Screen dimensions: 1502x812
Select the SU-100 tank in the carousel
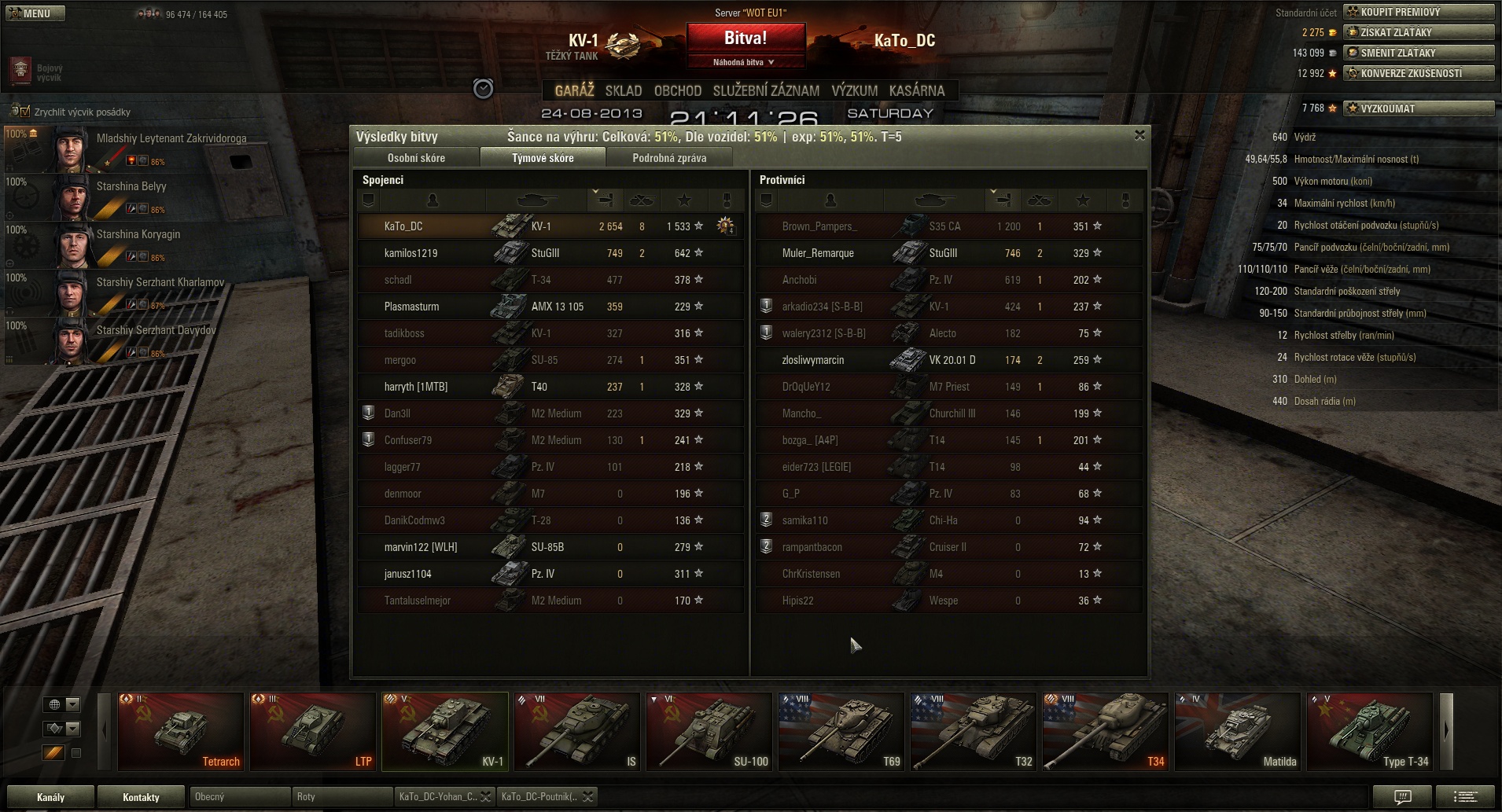pos(709,731)
